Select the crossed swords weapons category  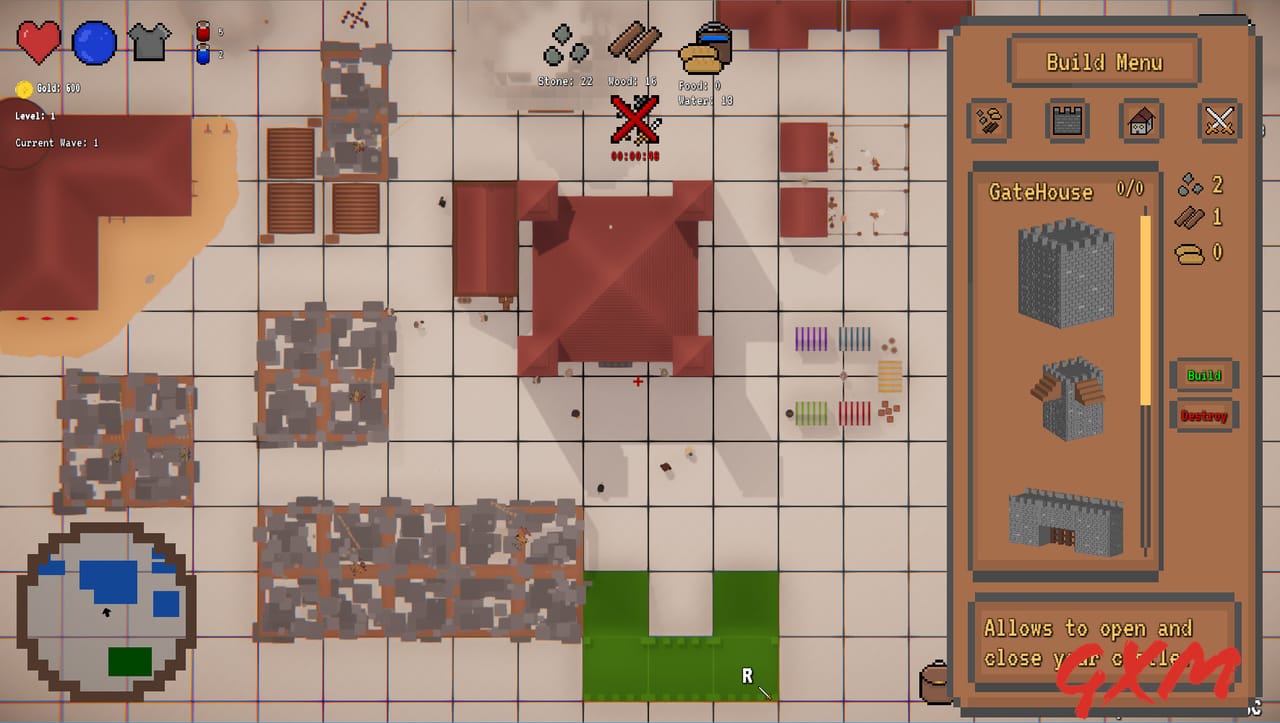pos(1219,122)
